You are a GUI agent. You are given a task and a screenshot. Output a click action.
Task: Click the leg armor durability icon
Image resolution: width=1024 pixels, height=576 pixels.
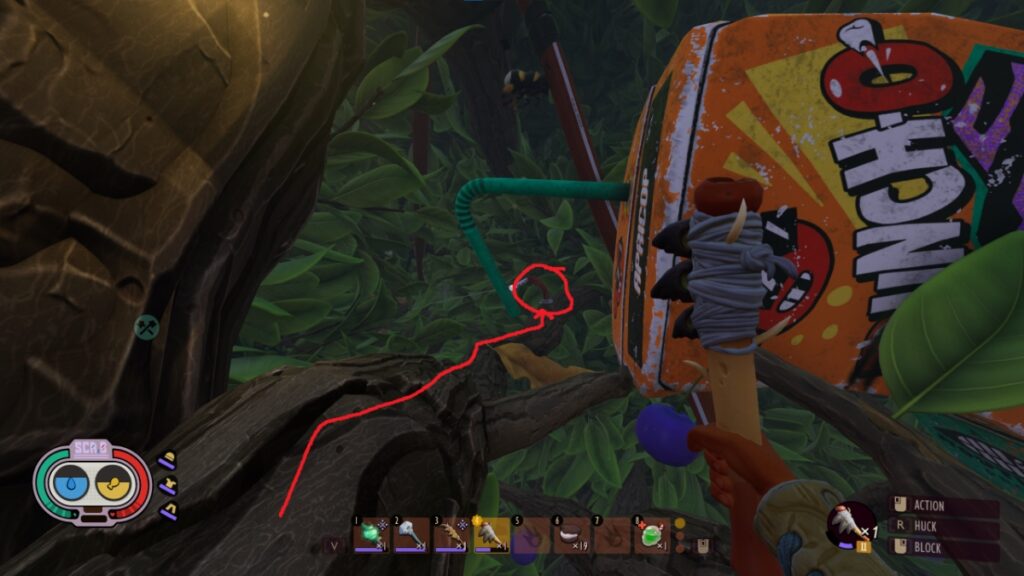[168, 510]
